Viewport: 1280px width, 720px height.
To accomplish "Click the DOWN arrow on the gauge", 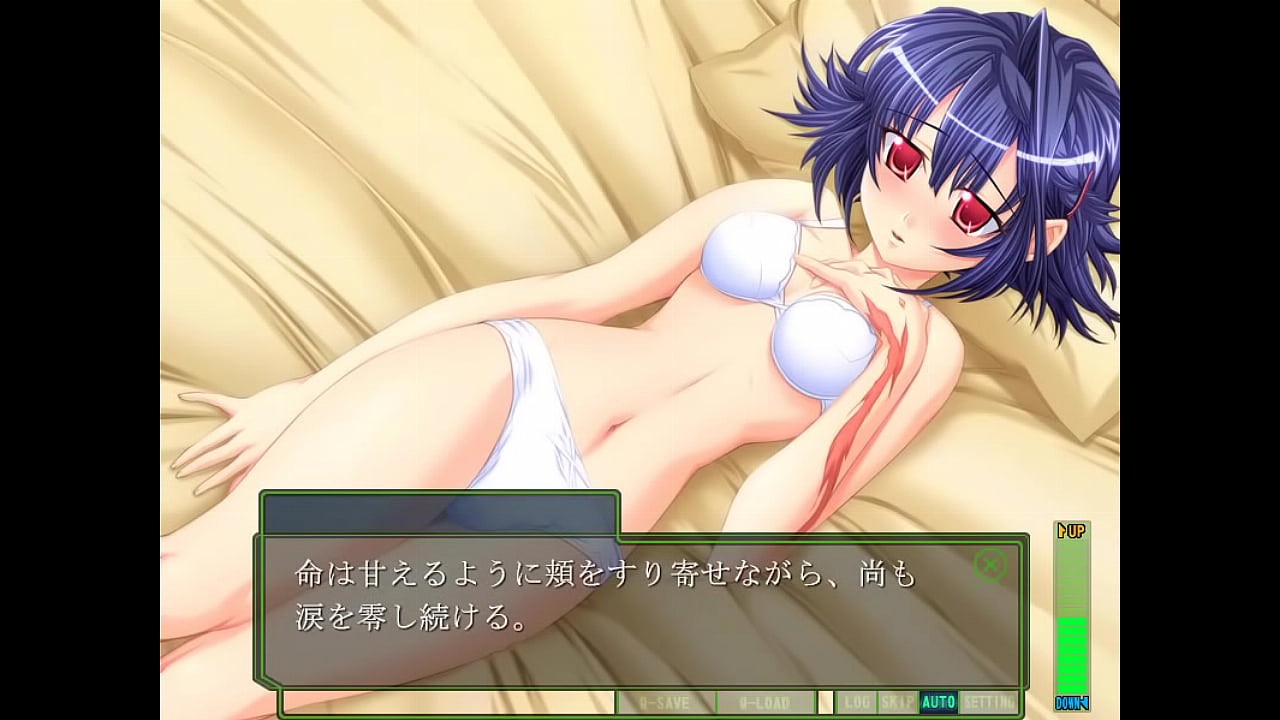I will click(1071, 703).
